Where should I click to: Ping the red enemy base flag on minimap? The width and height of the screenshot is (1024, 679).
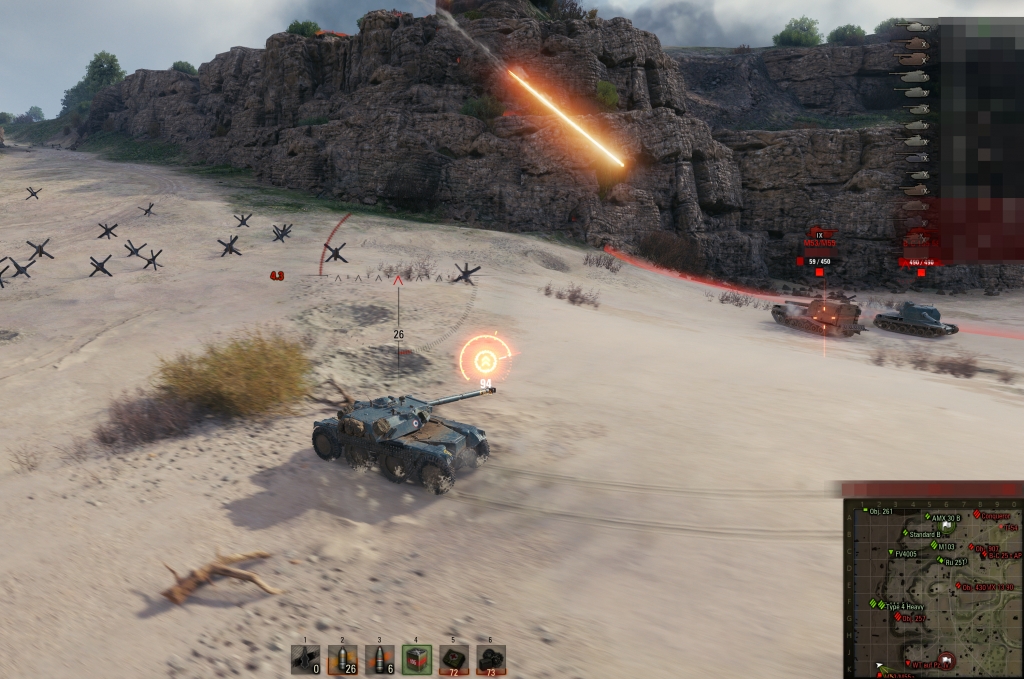point(946,660)
